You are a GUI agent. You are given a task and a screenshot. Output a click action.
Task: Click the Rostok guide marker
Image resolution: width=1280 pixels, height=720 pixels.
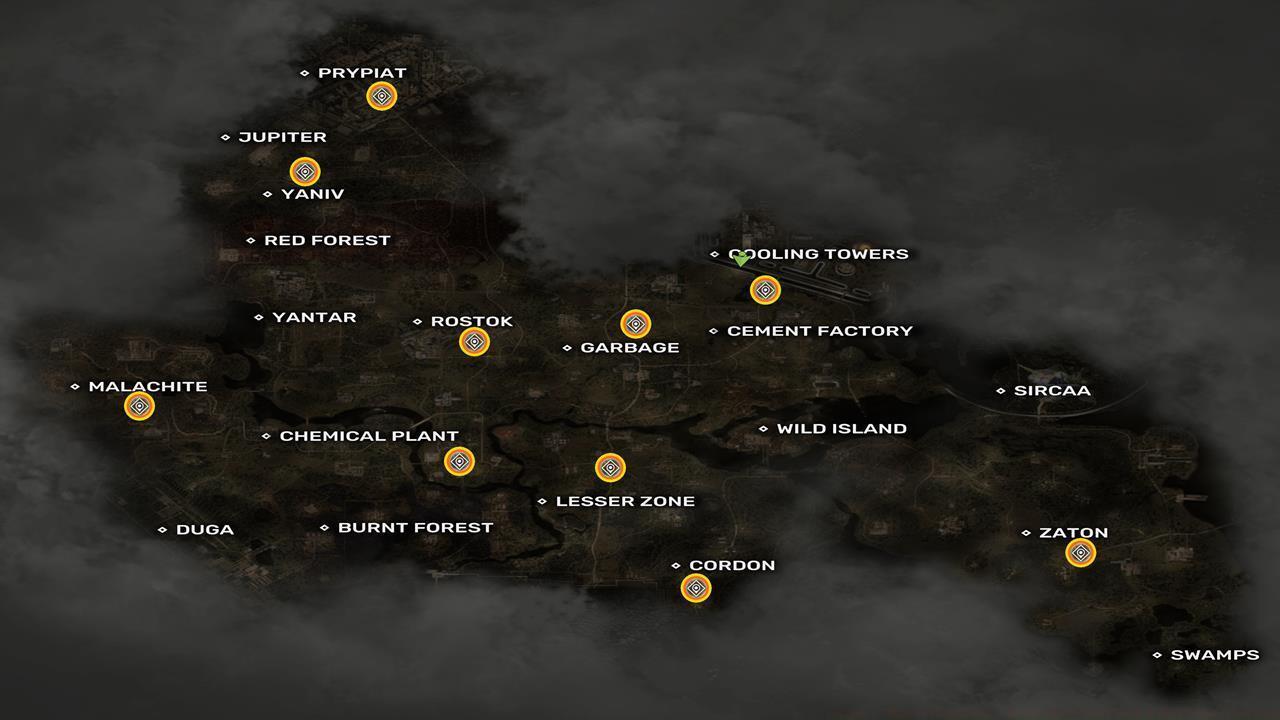pos(474,340)
